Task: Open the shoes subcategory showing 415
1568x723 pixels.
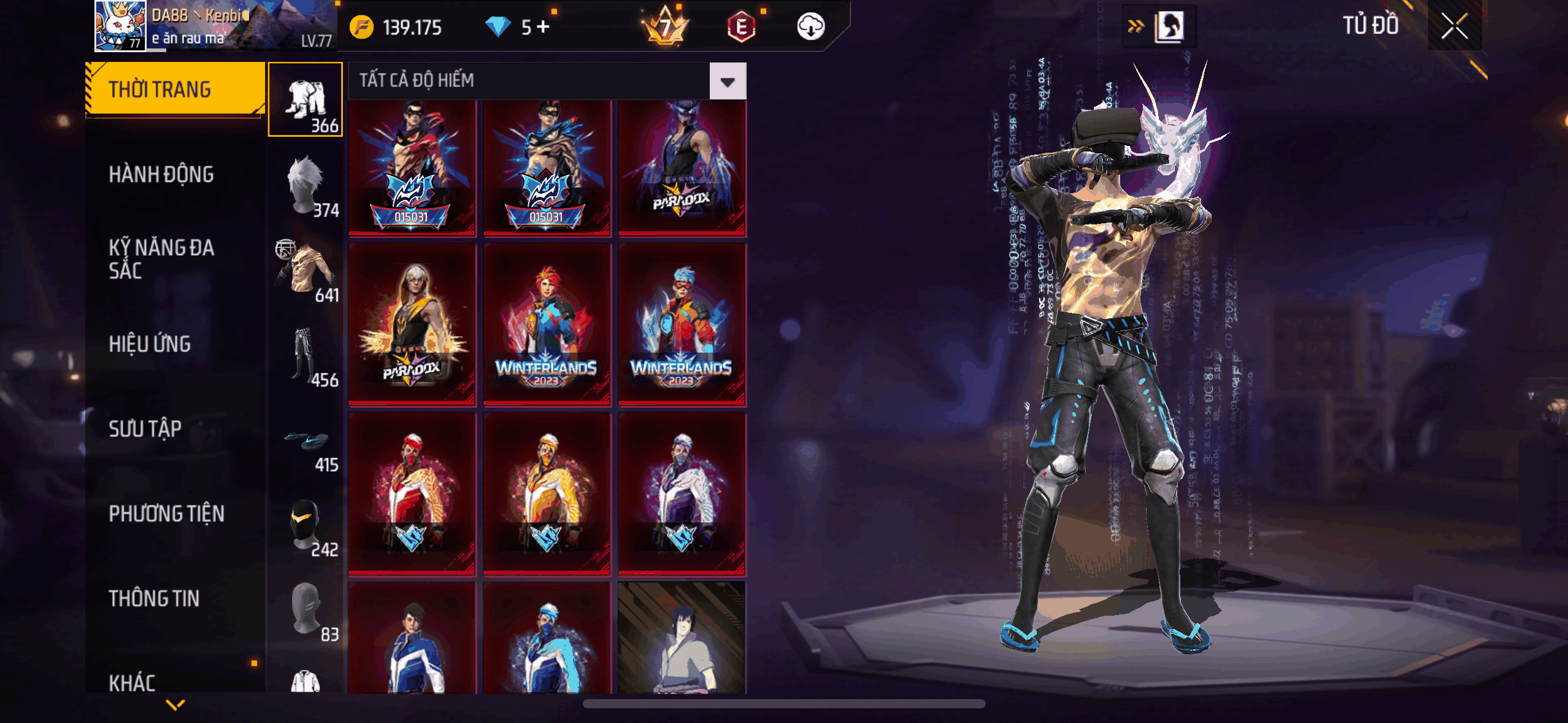Action: (306, 439)
